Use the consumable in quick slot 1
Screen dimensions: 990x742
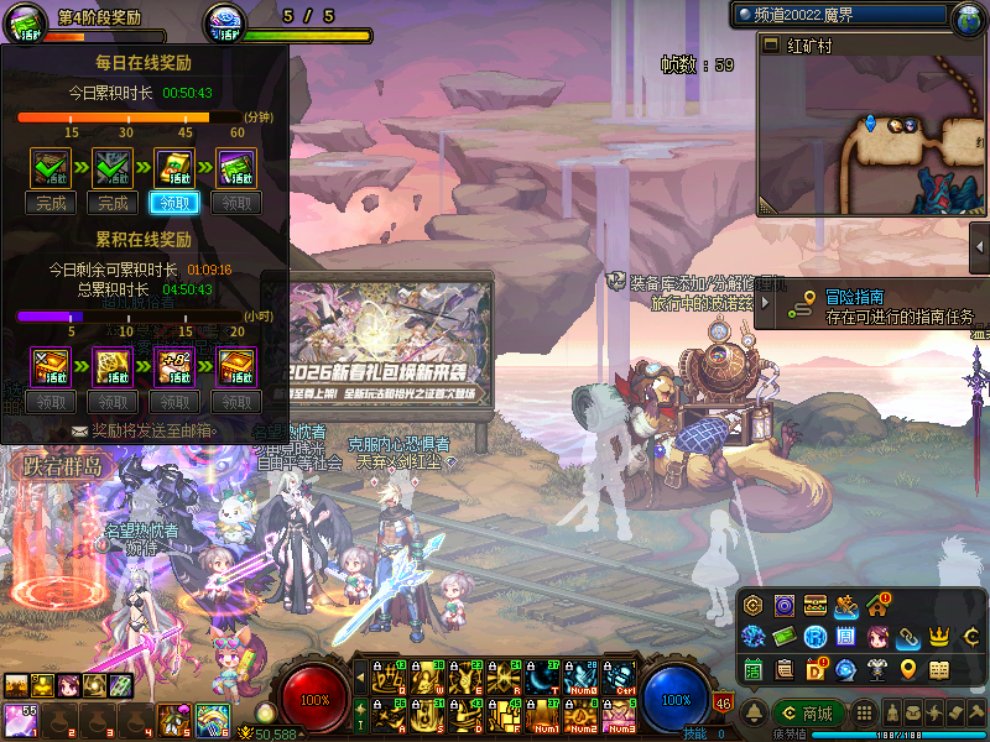(x=18, y=720)
